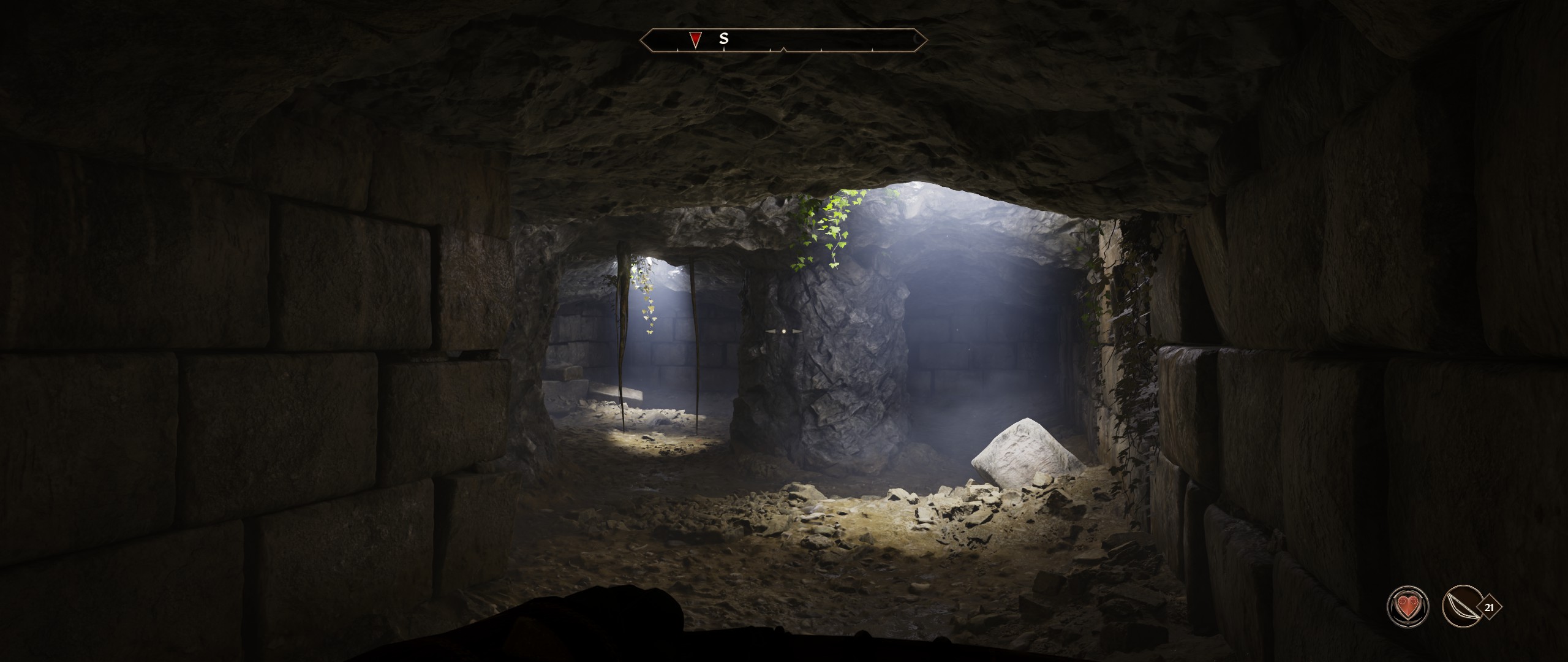Click the red marker on the compass
Screen dimensions: 1568x662
coord(695,40)
